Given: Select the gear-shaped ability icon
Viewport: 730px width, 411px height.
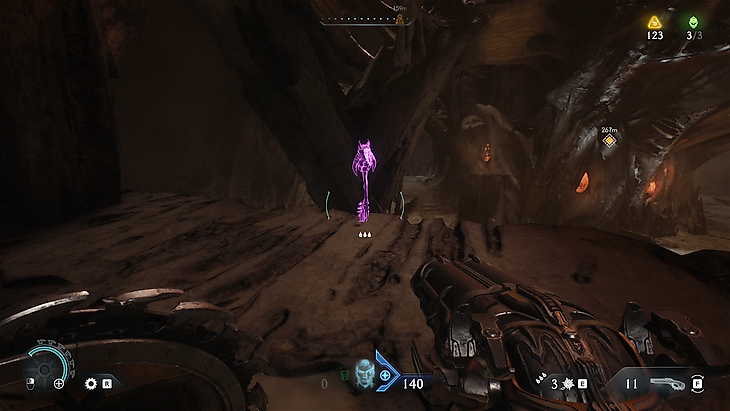Looking at the screenshot, I should (91, 383).
